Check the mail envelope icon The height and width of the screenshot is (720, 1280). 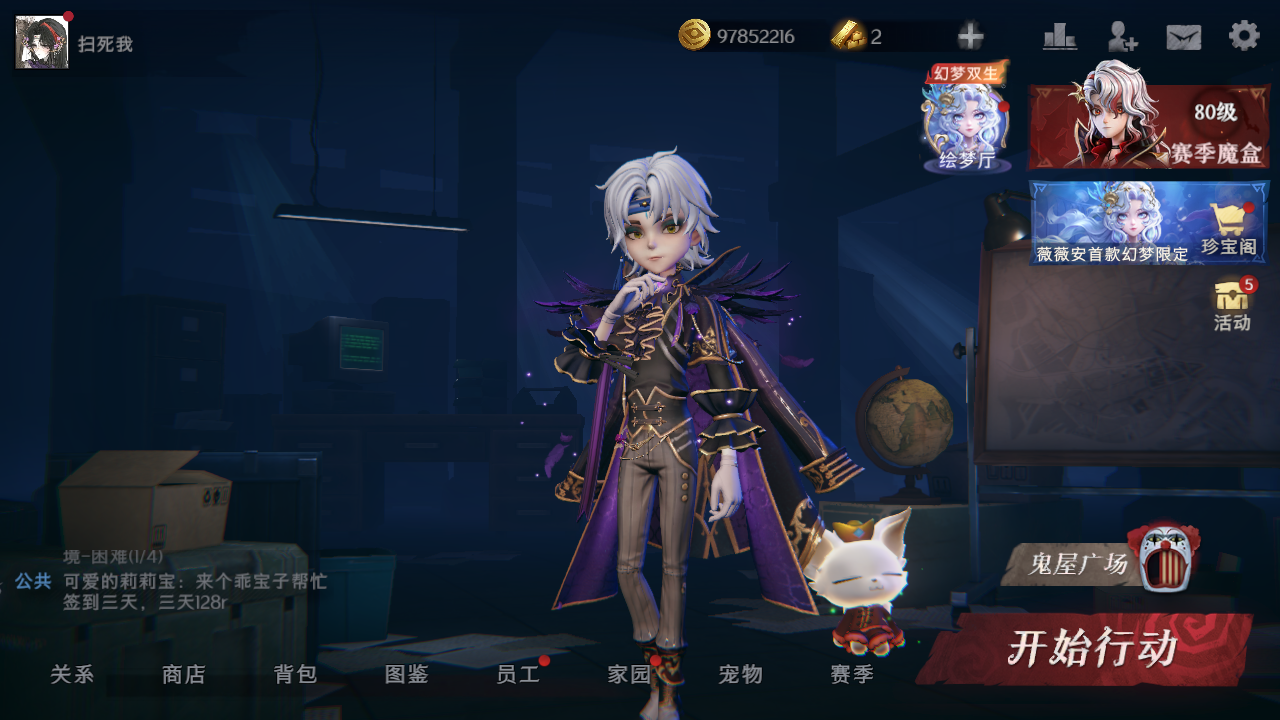1184,37
